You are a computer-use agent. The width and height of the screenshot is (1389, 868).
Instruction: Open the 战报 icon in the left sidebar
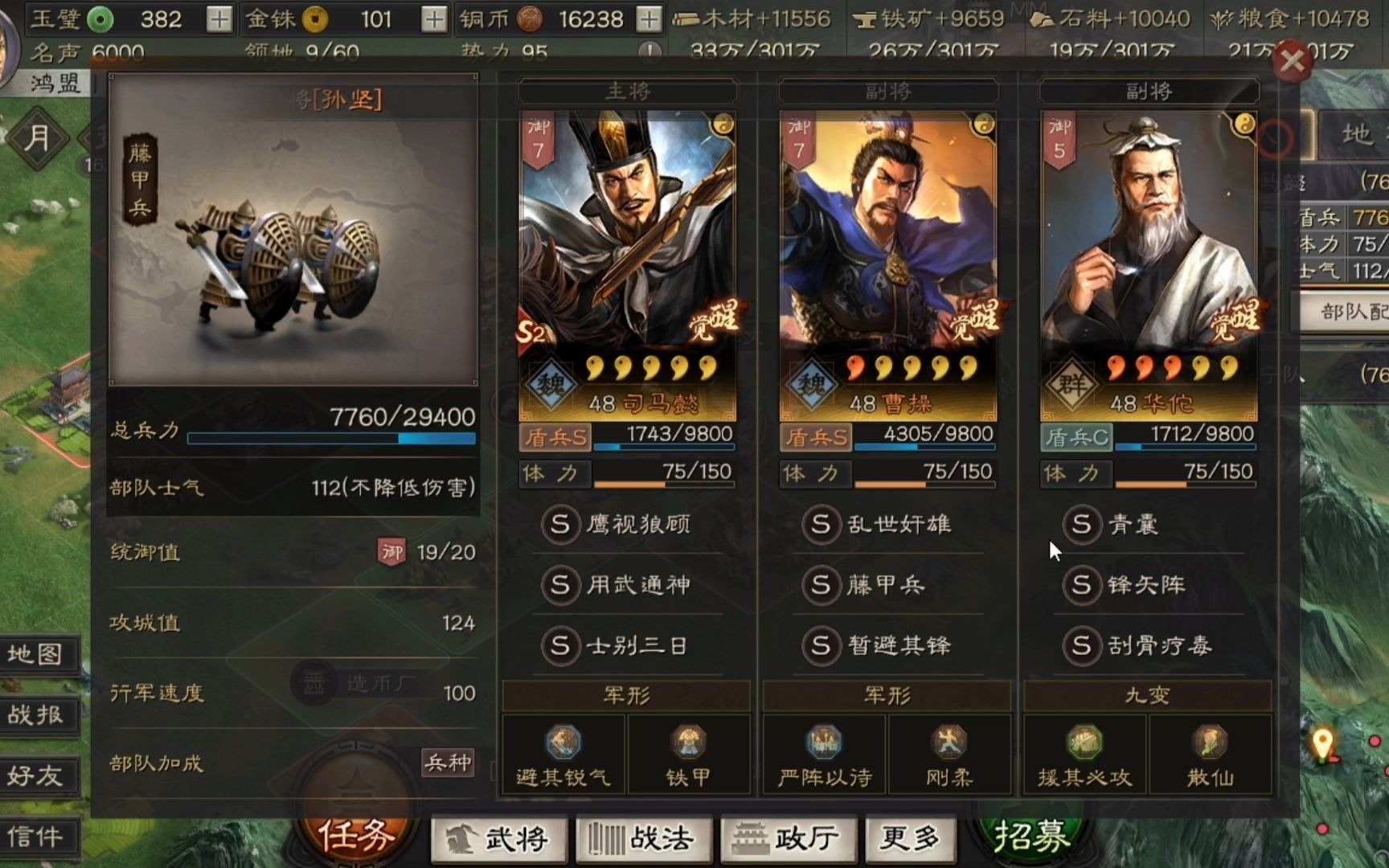39,715
